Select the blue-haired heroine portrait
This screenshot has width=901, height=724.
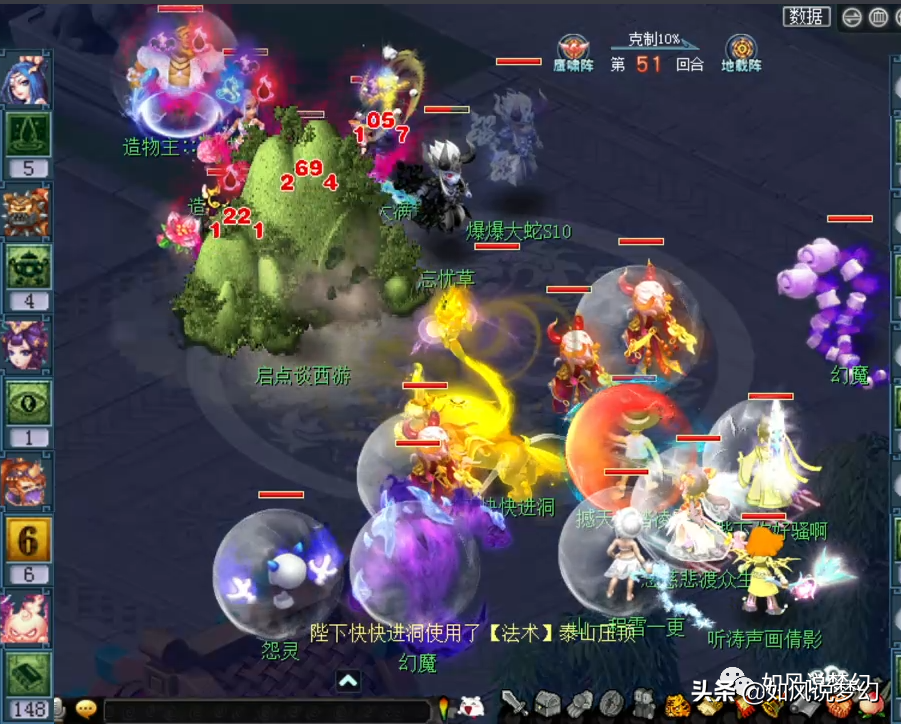point(26,81)
